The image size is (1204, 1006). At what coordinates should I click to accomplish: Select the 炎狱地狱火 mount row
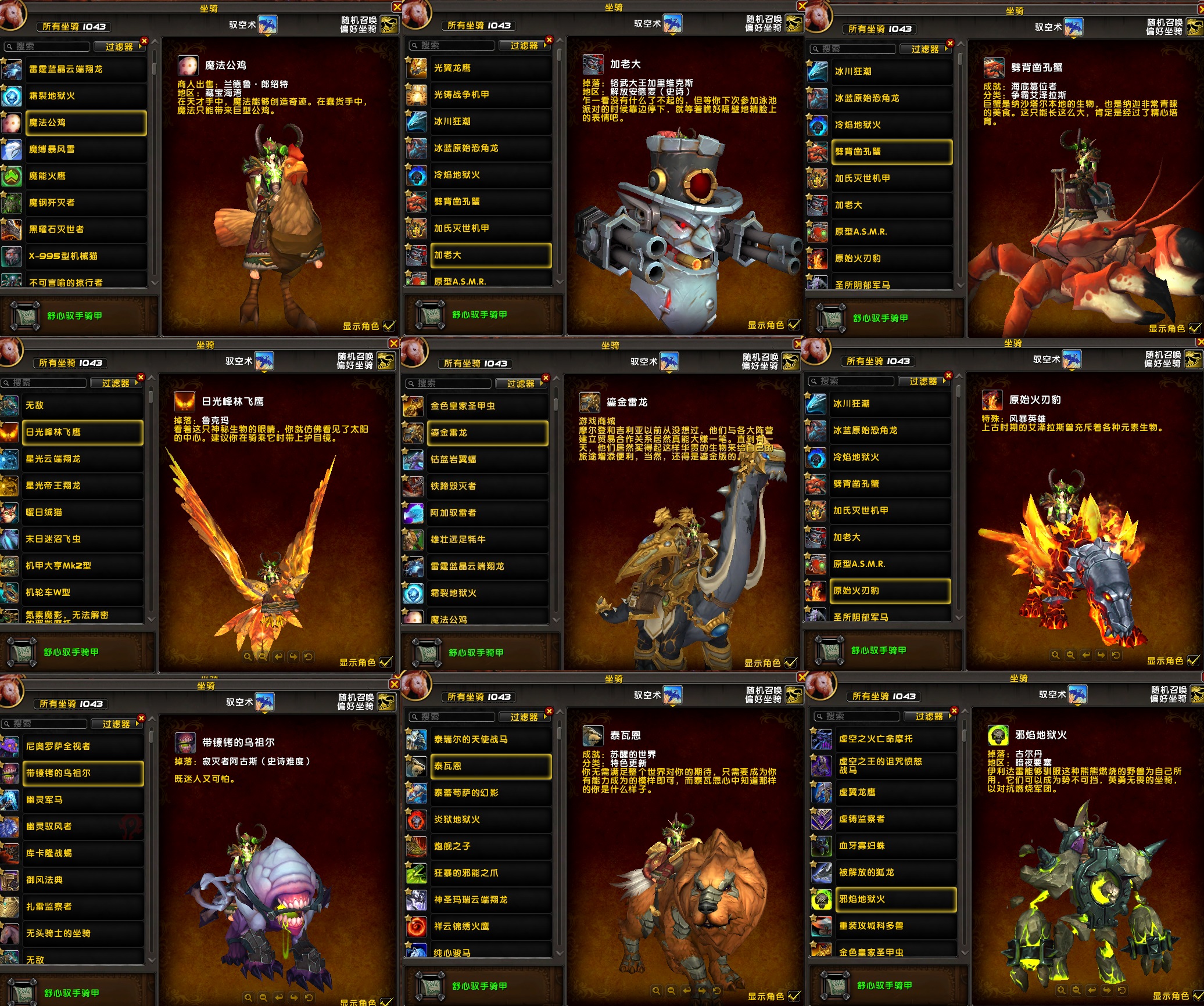490,820
